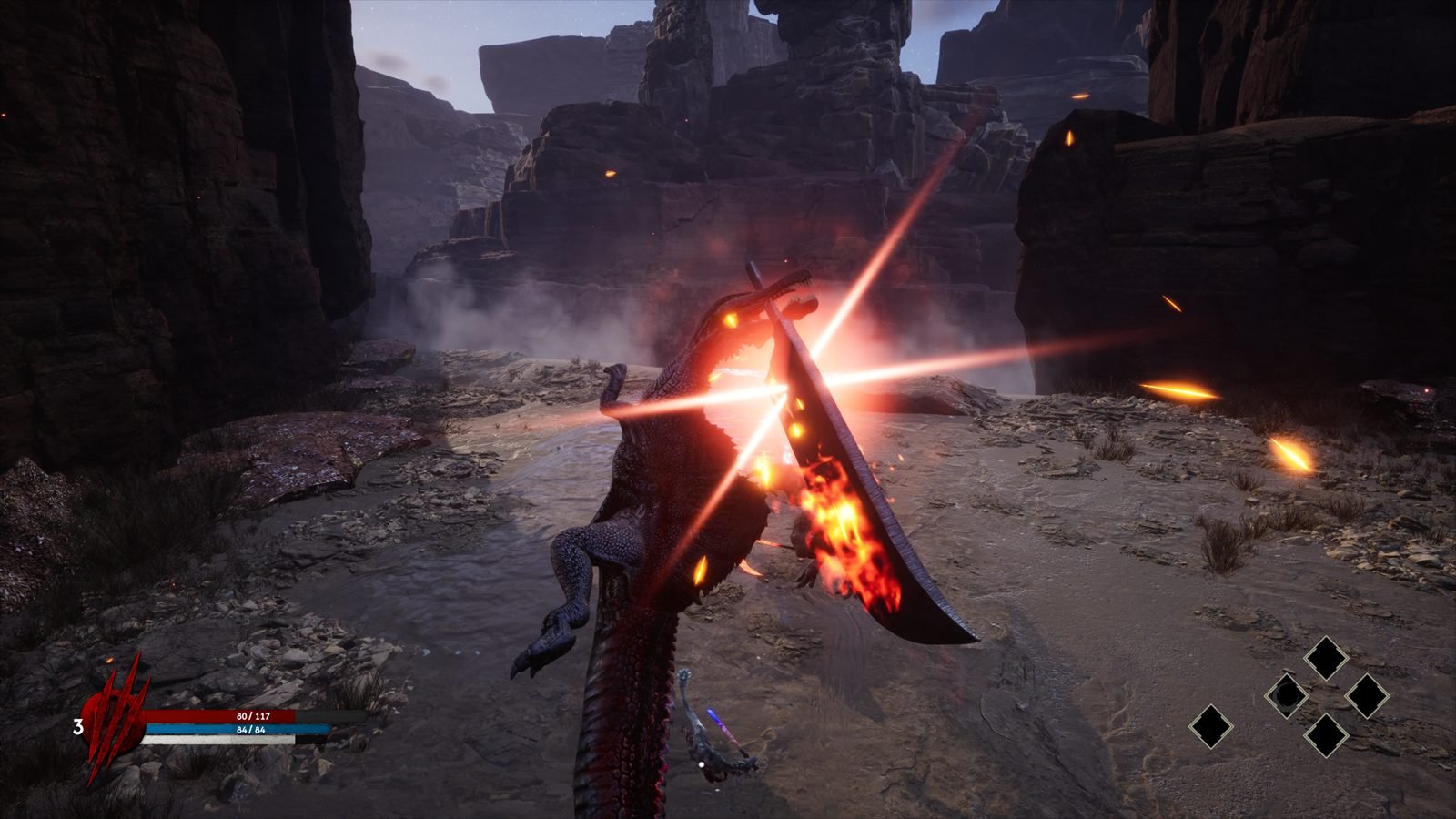Select the diamond slot holding the dark ring
Screen dimensions: 1456x819
click(1287, 696)
